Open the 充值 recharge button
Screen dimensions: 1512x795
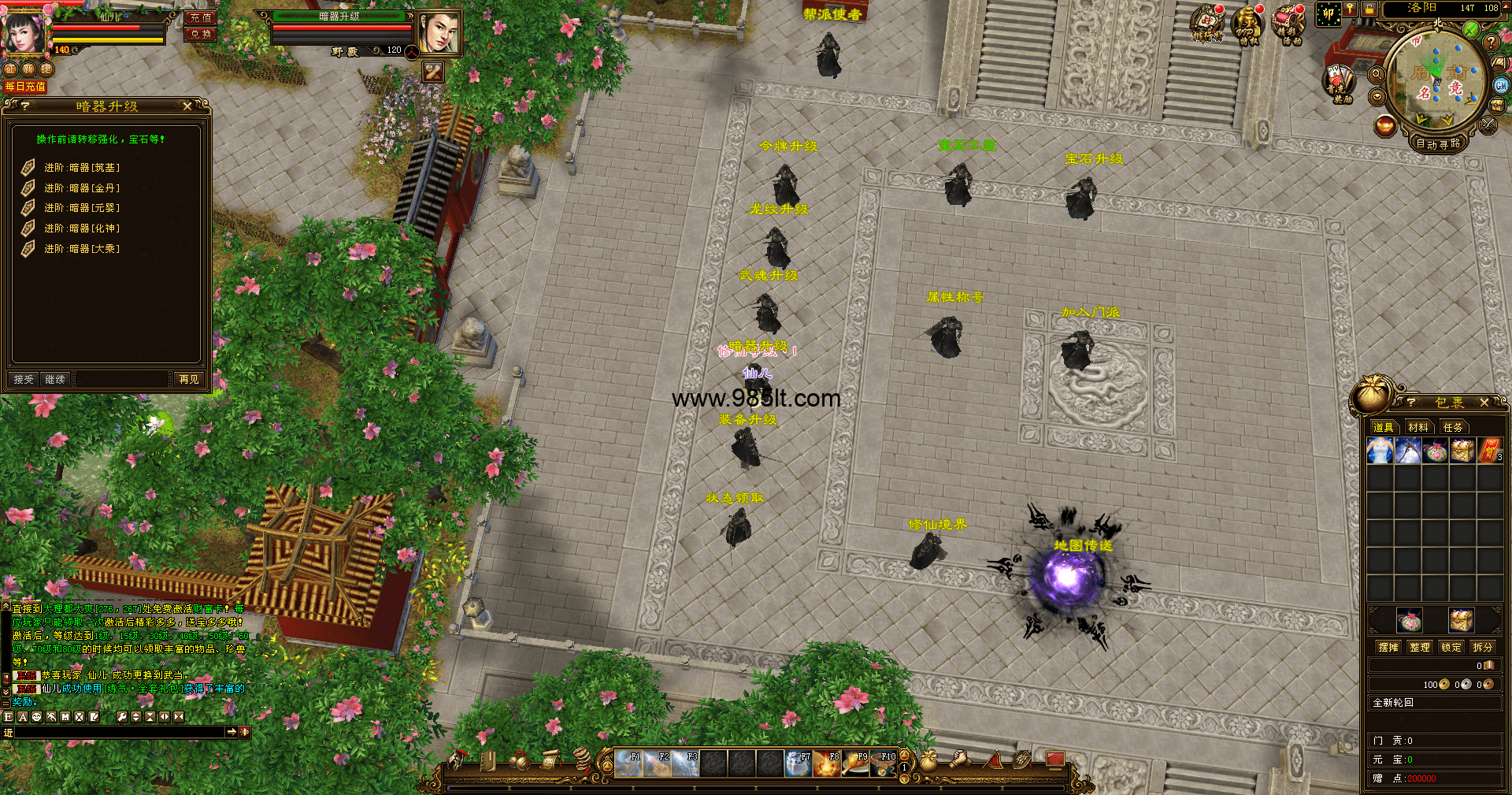point(200,17)
